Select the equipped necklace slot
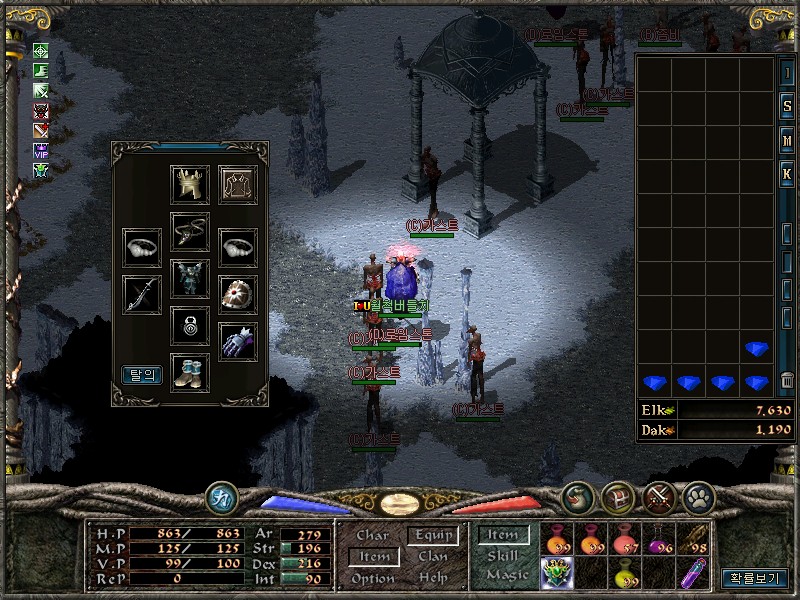The height and width of the screenshot is (600, 800). pos(190,231)
